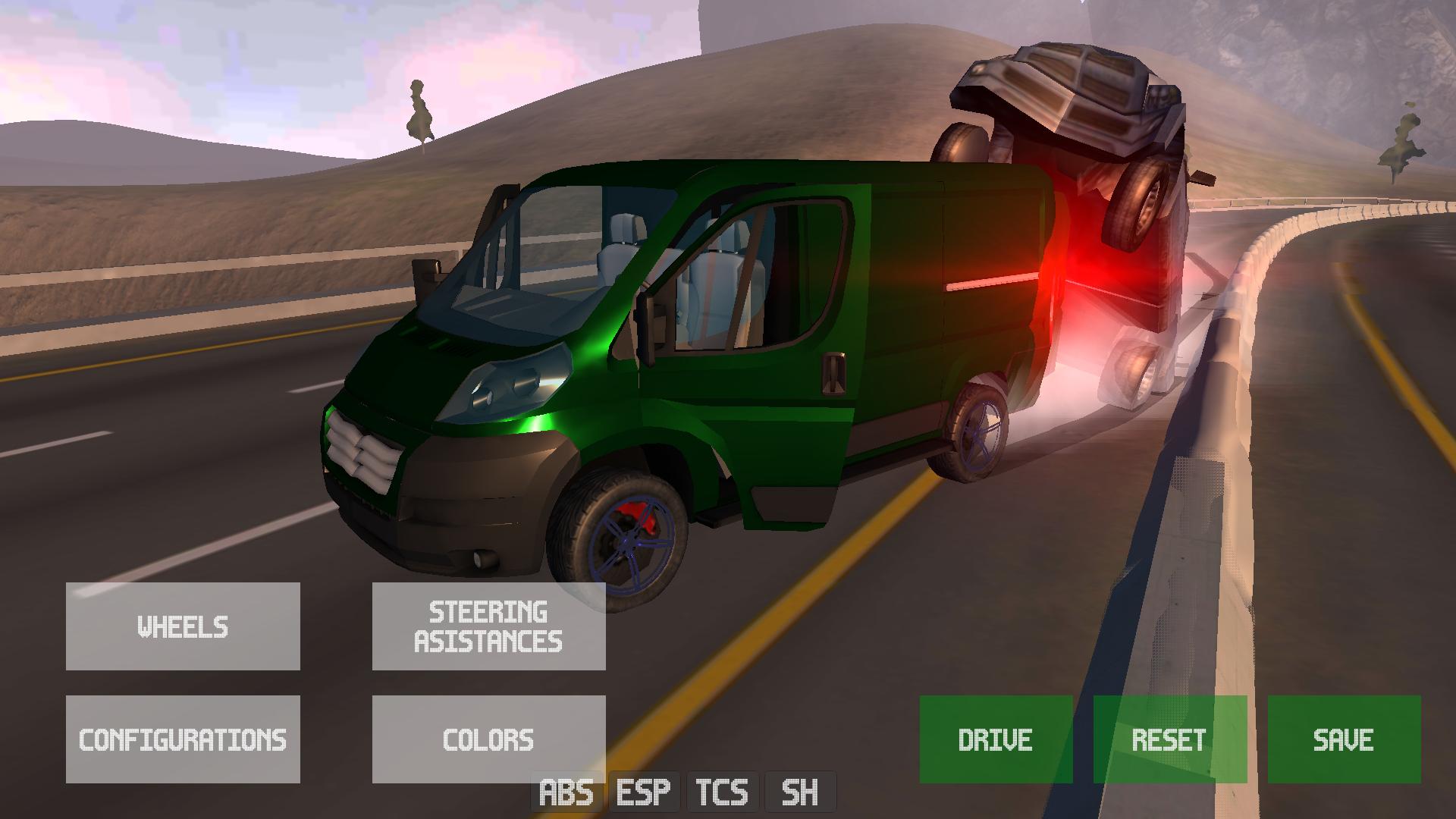The image size is (1456, 819).
Task: Open the Wheels customization menu
Action: (183, 626)
